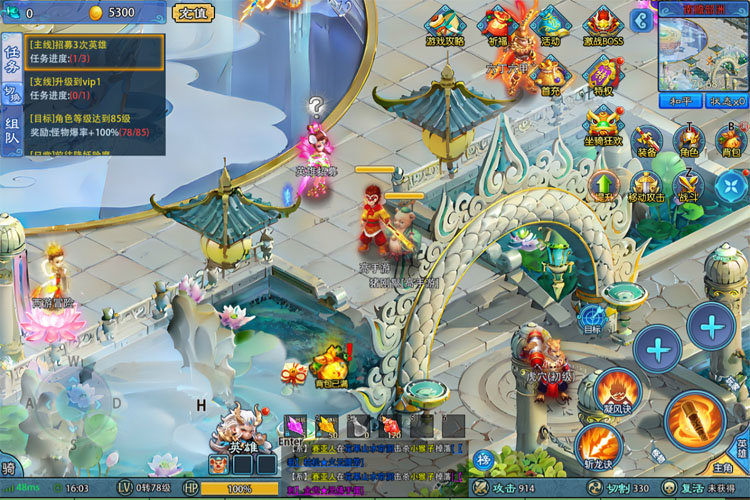
Task: Switch to the 任务 quest tab
Action: point(12,58)
